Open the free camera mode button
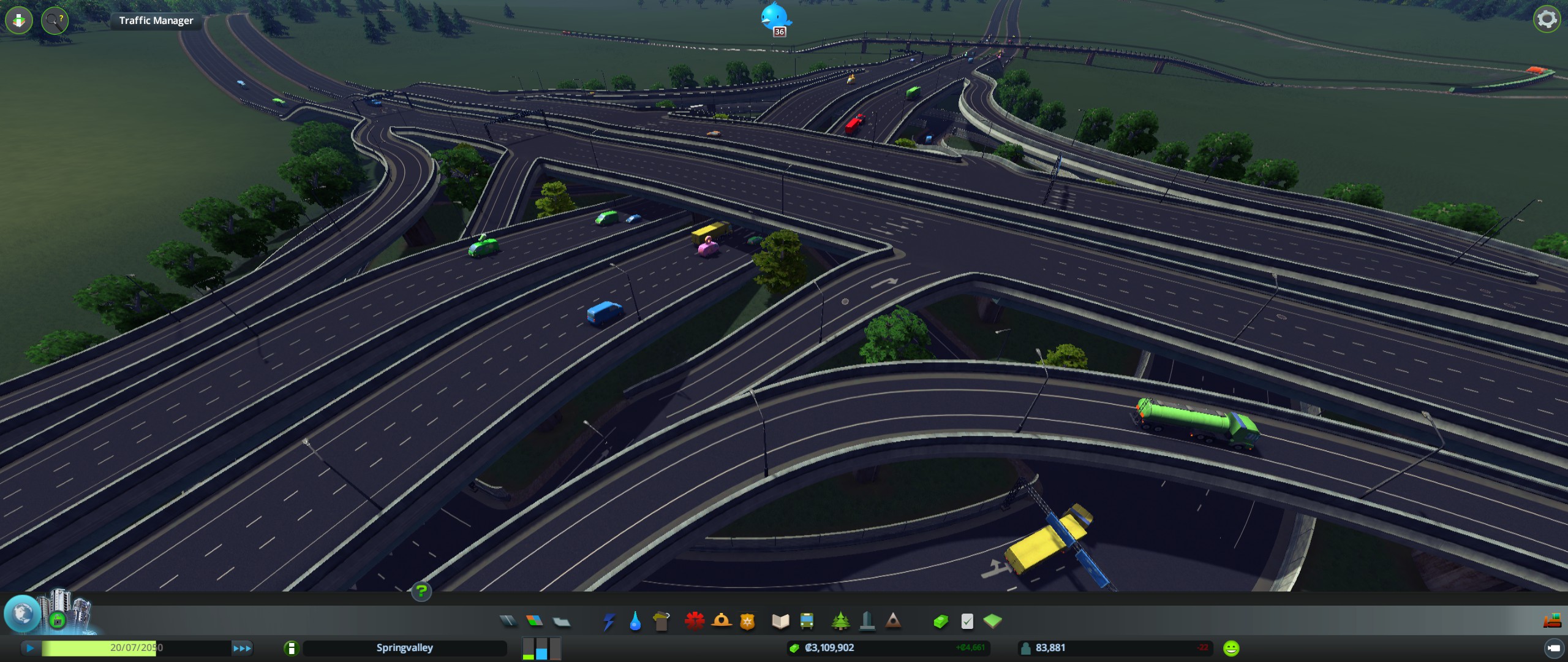The width and height of the screenshot is (1568, 662). pos(1553,648)
